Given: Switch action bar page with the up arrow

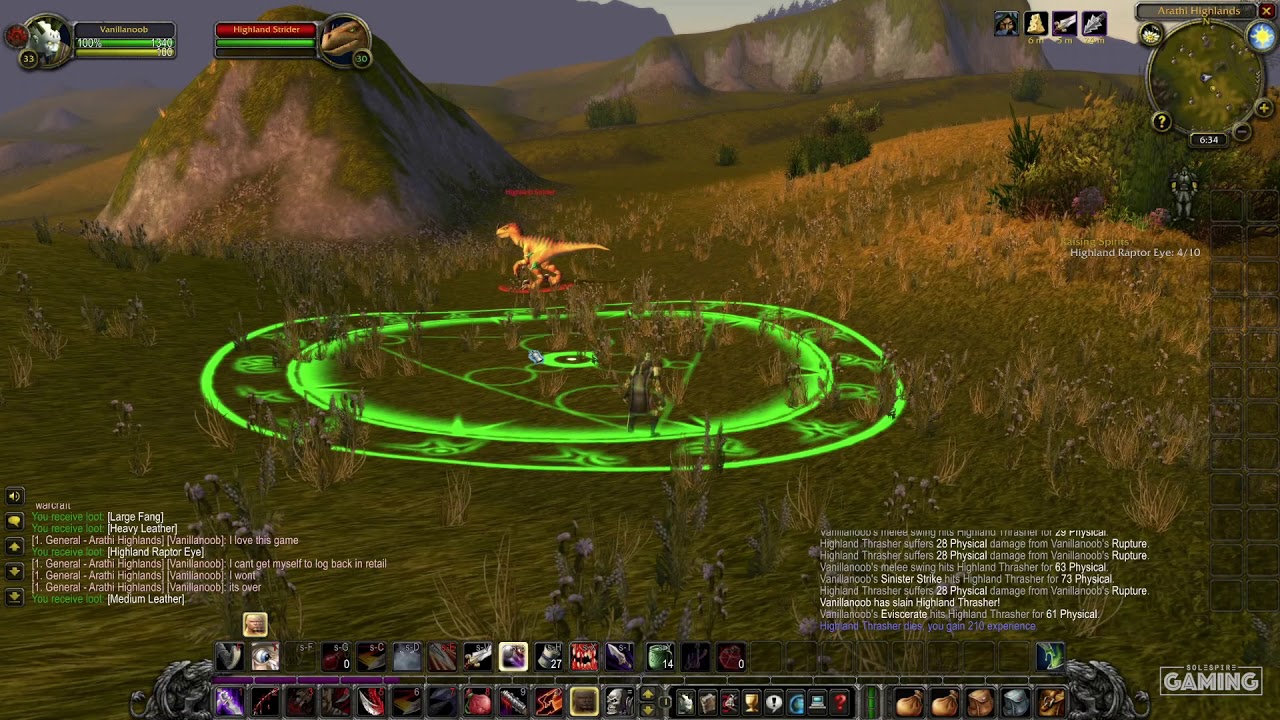Looking at the screenshot, I should (x=647, y=696).
